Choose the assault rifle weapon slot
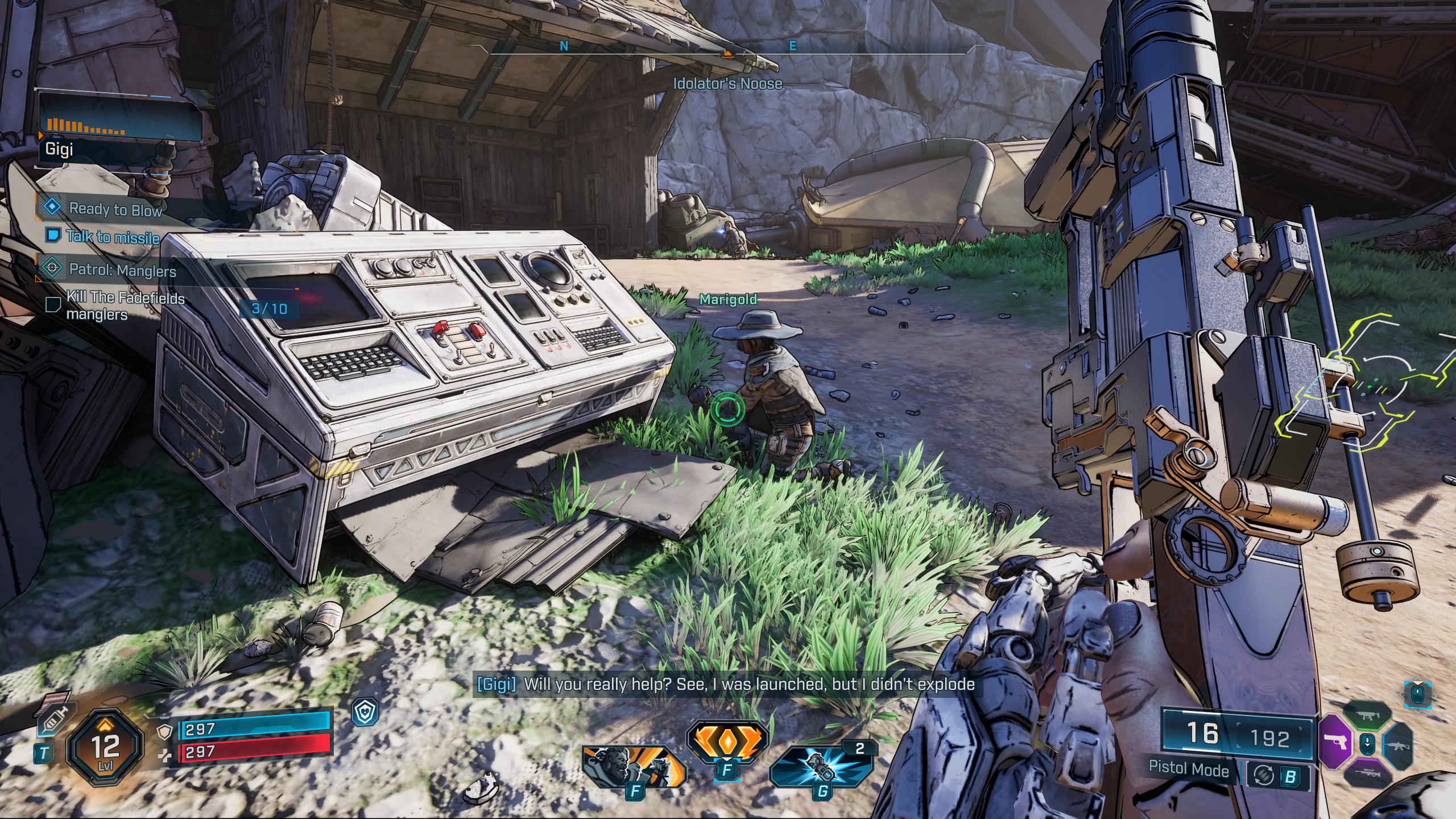The image size is (1456, 819). point(1398,747)
